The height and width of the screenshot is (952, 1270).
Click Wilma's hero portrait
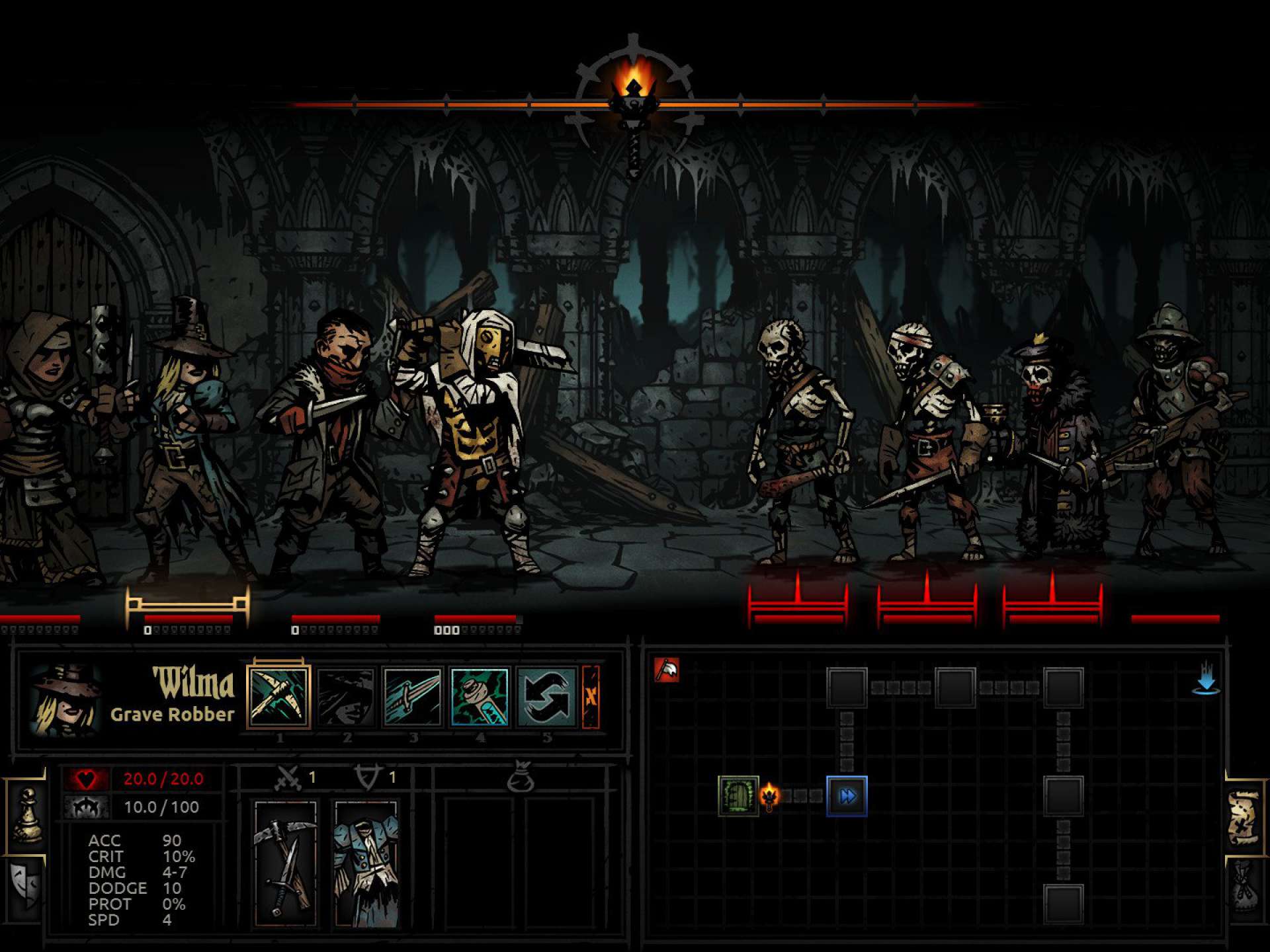point(64,701)
